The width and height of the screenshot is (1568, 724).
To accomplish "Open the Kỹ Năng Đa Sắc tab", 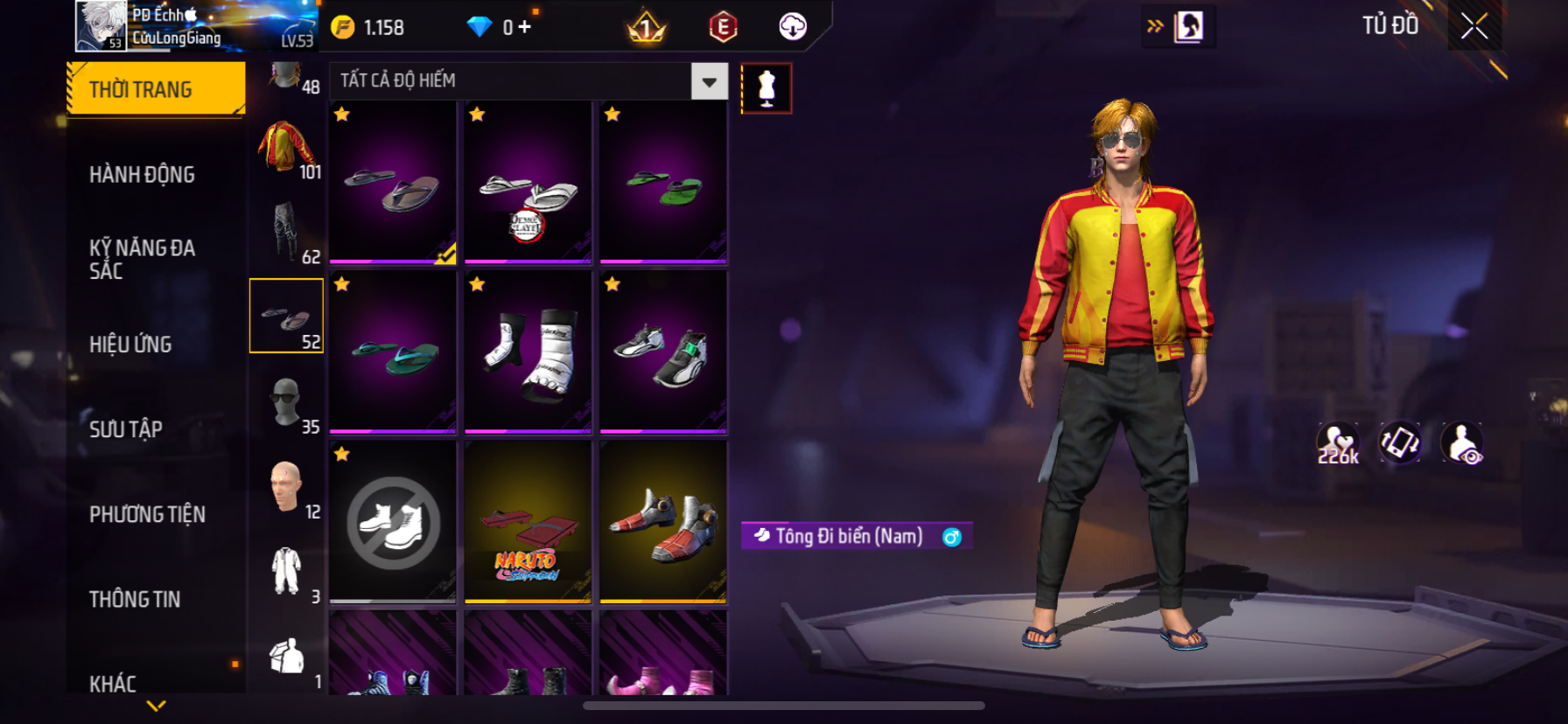I will [x=142, y=259].
